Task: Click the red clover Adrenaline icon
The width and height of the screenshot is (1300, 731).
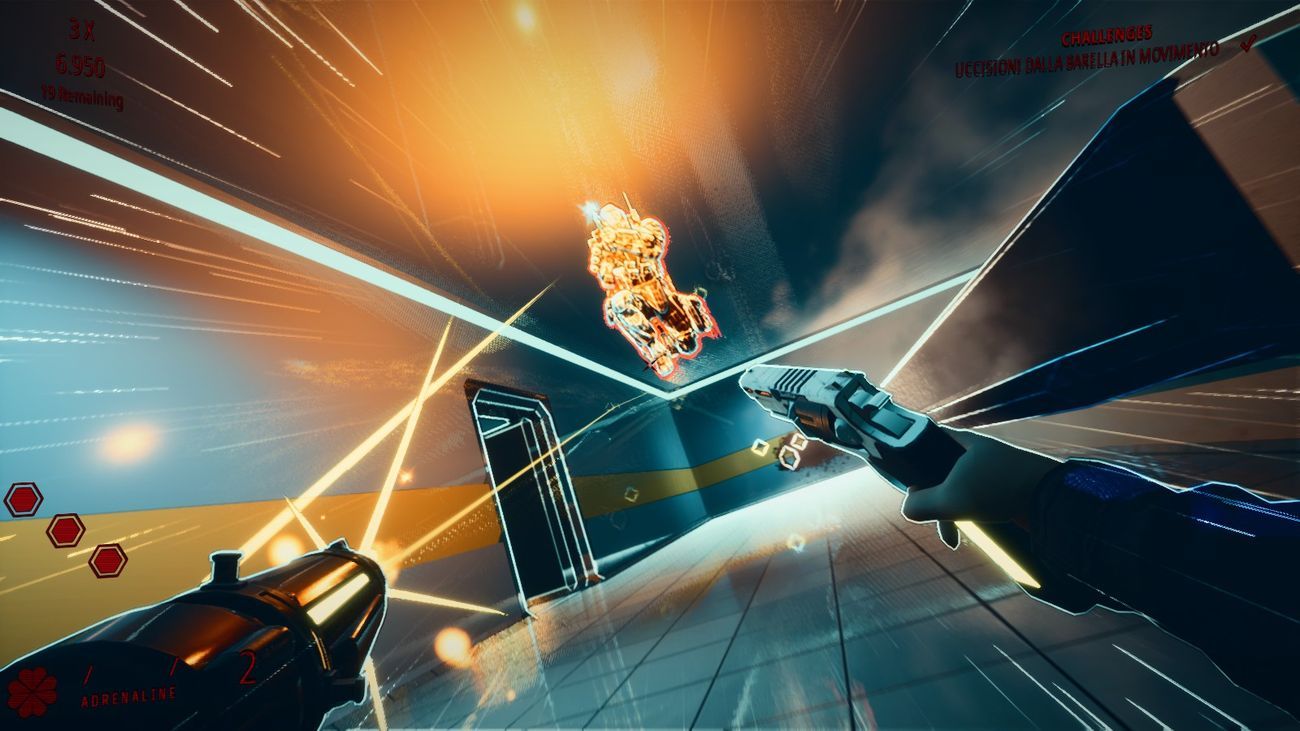Action: point(32,692)
